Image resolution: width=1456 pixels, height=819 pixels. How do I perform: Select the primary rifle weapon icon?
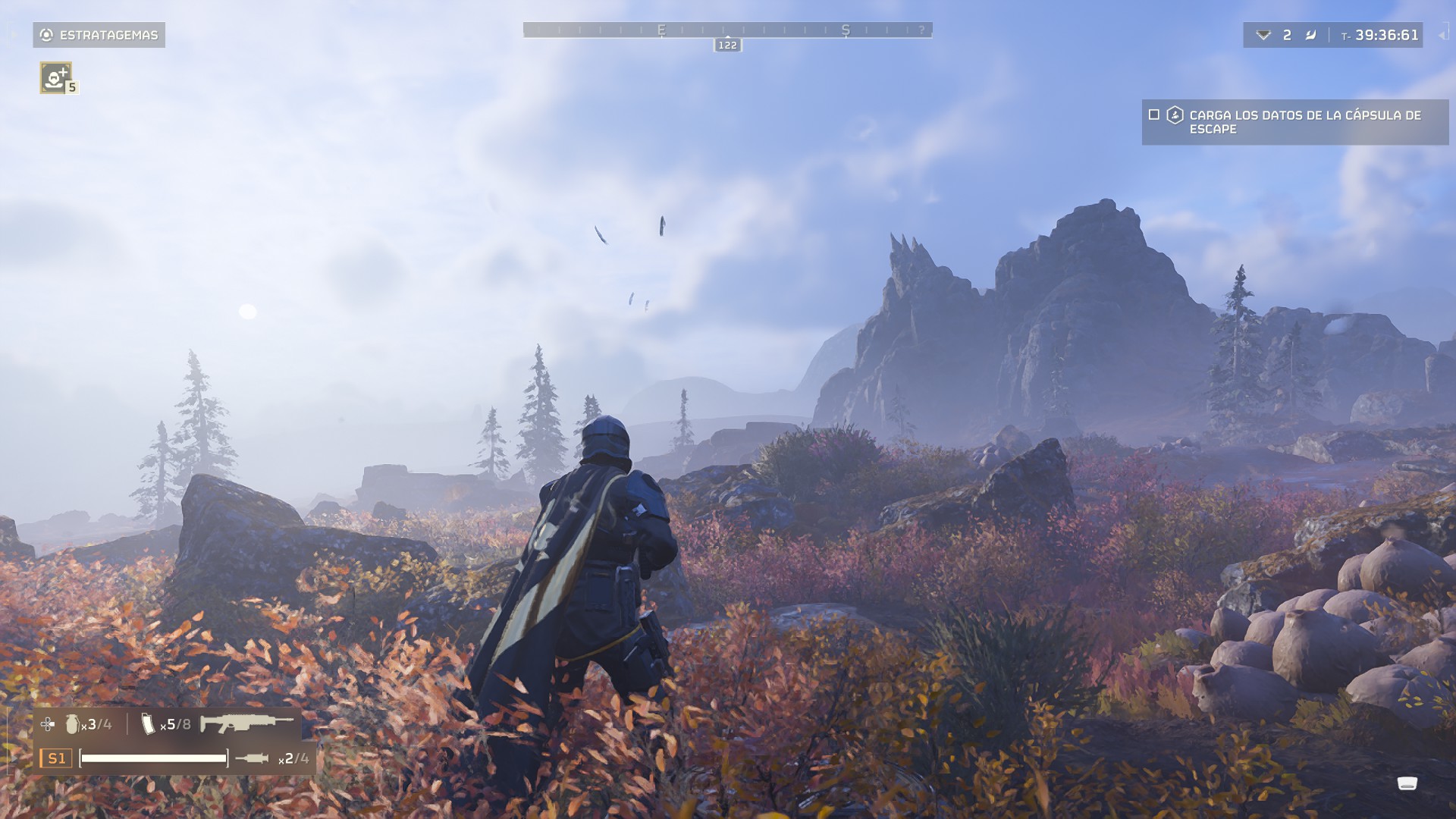[x=246, y=723]
